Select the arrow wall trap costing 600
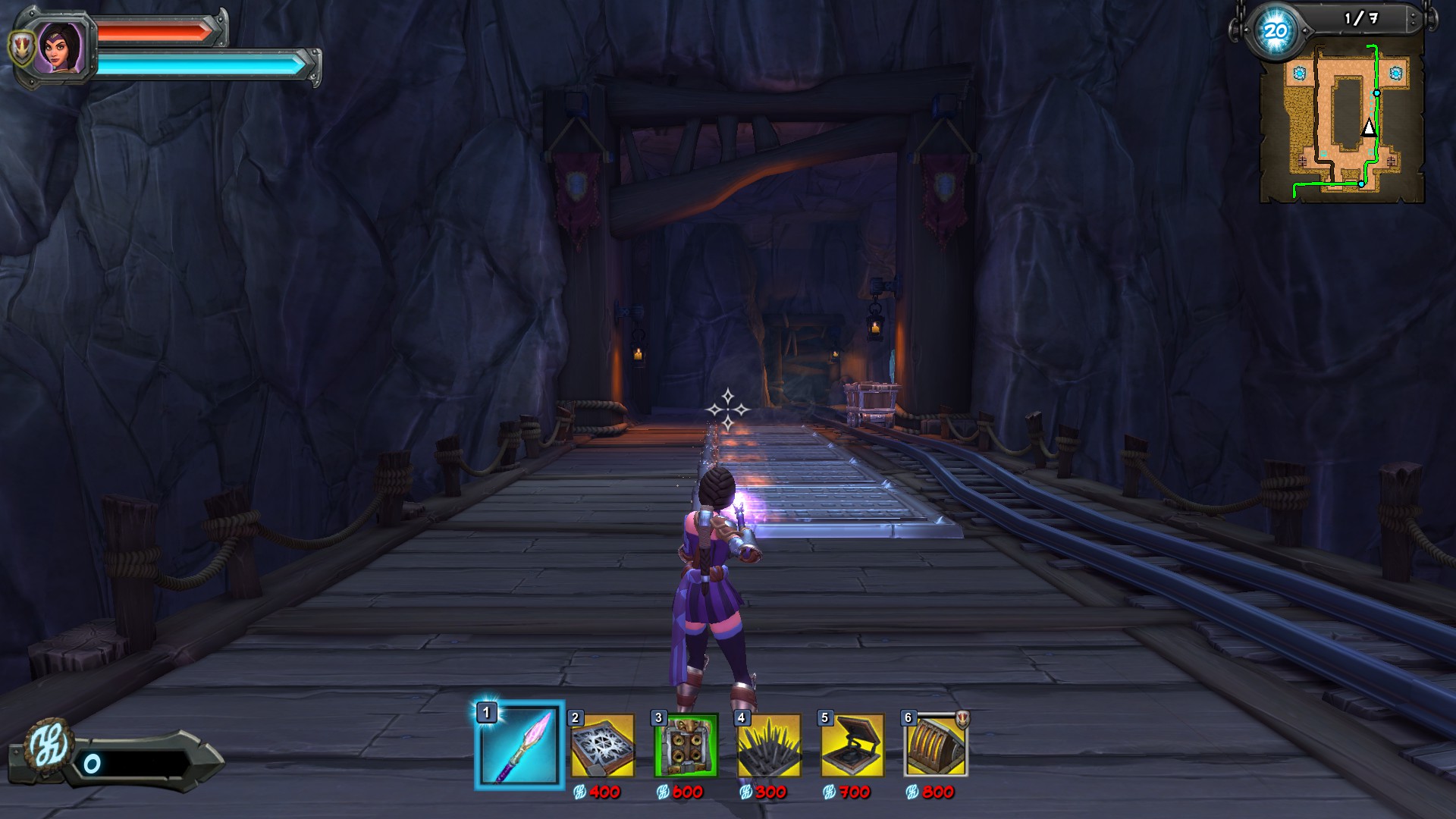The image size is (1456, 819). (686, 746)
